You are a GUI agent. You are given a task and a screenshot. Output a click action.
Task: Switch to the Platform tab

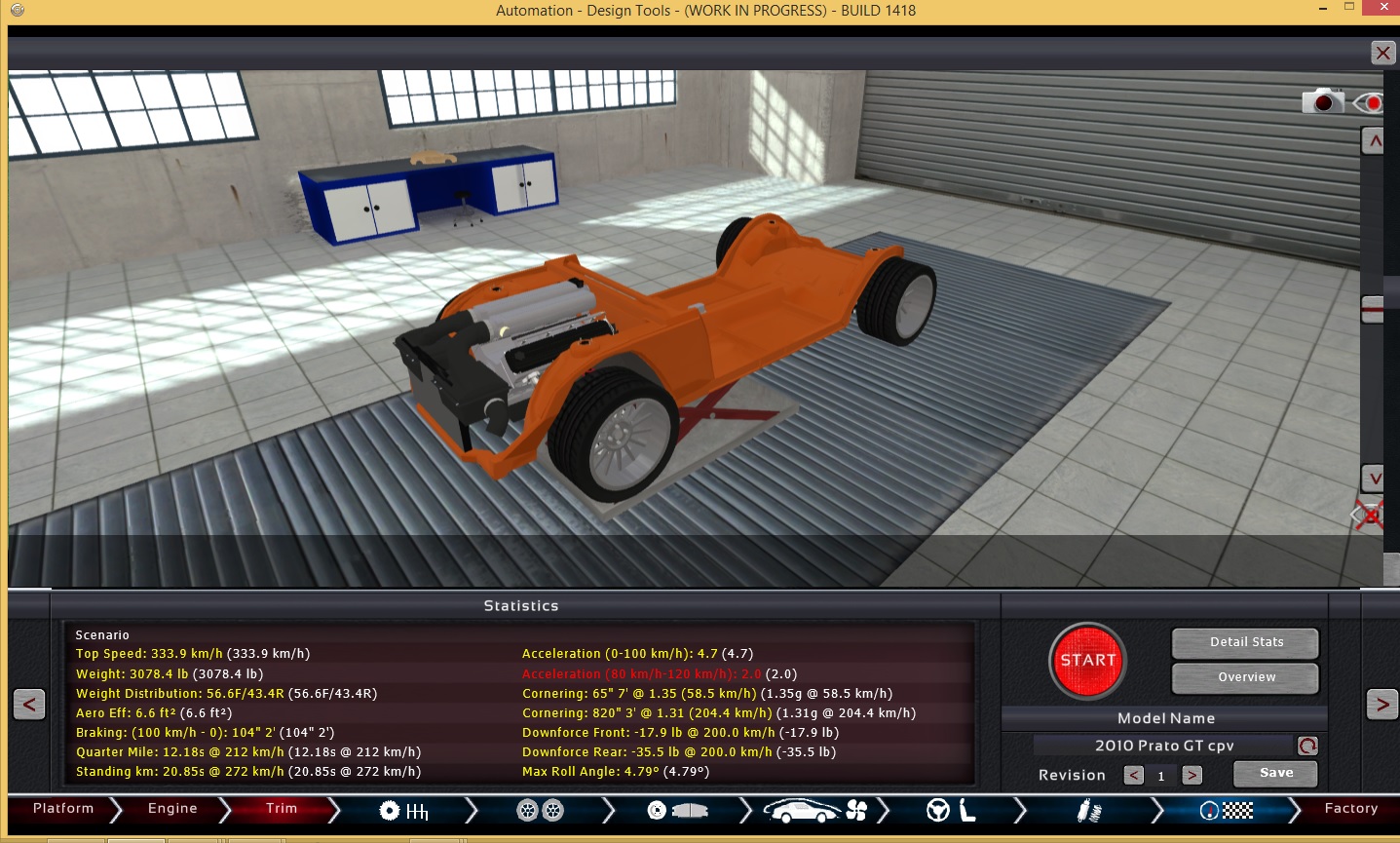62,808
